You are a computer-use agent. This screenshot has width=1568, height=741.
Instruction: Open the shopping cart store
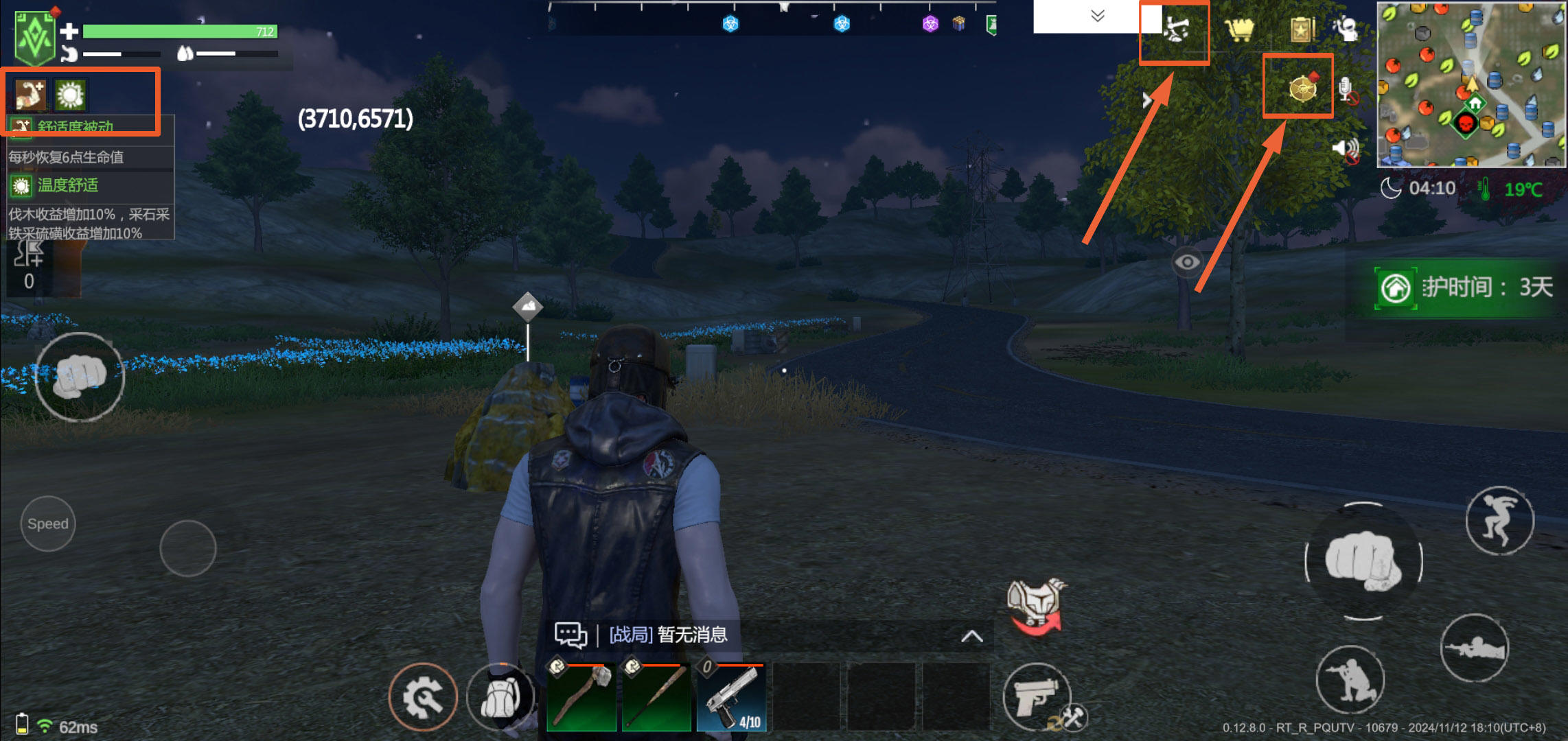click(x=1239, y=30)
